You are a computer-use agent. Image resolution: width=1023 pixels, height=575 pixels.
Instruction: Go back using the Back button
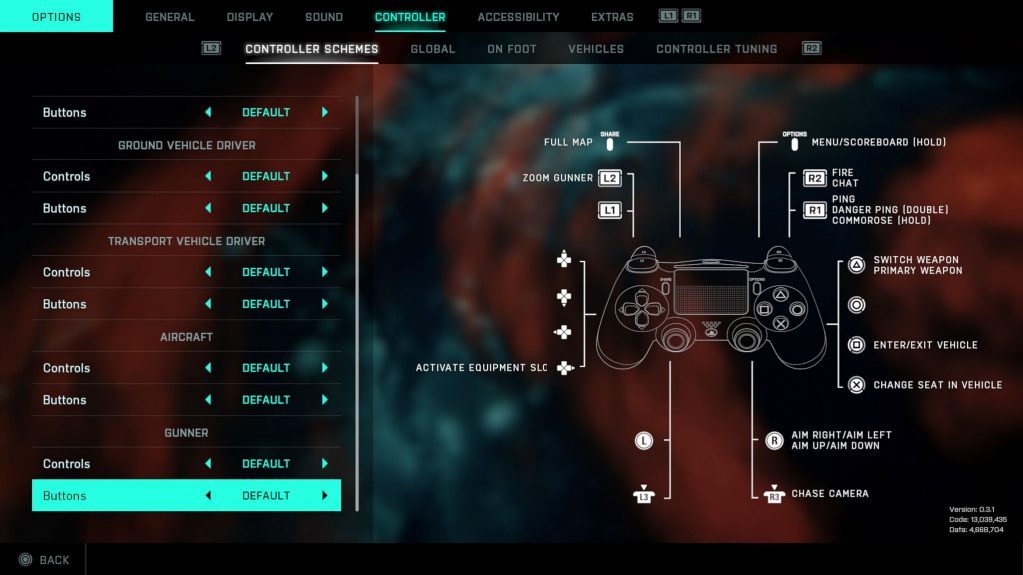pyautogui.click(x=44, y=560)
